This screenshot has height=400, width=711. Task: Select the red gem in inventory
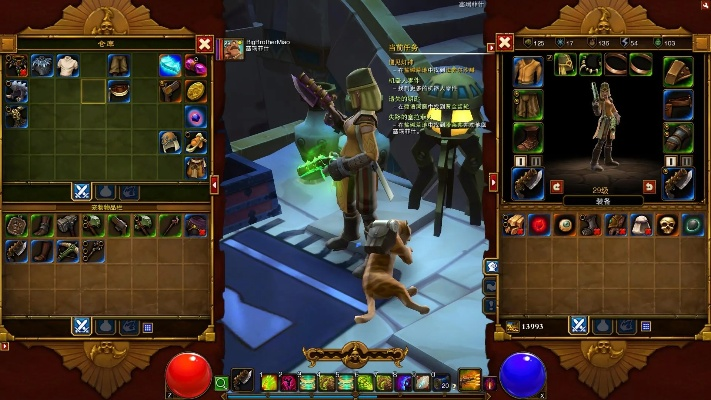click(x=539, y=224)
